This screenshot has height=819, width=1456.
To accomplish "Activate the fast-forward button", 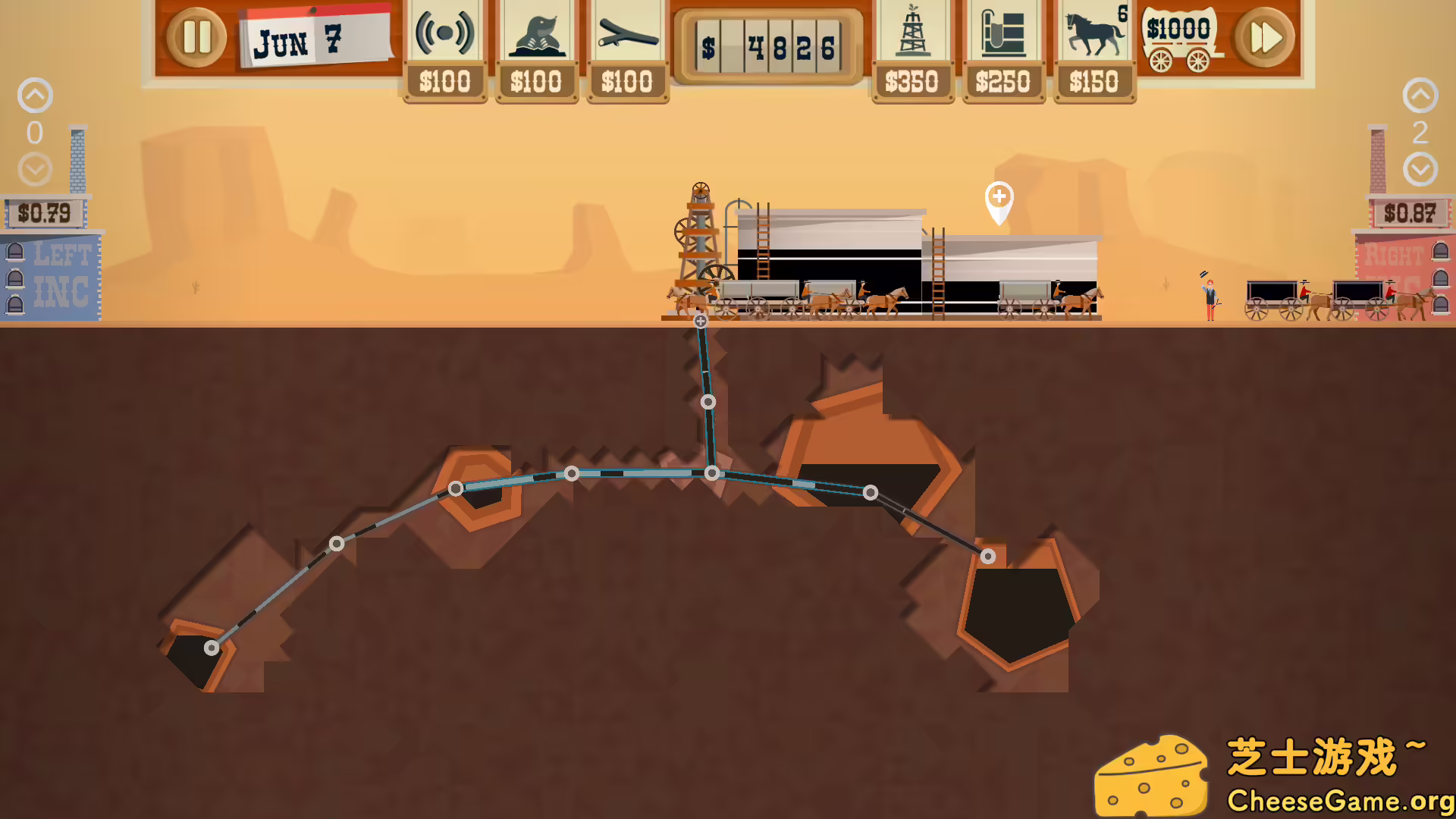I will pos(1263,37).
